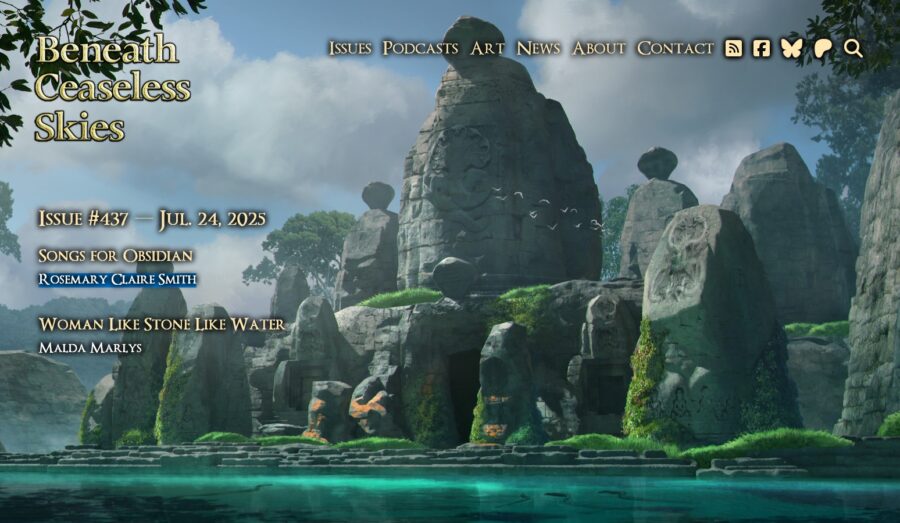900x523 pixels.
Task: Open Issue #437 from Jul. 24, 2025
Action: [x=152, y=219]
